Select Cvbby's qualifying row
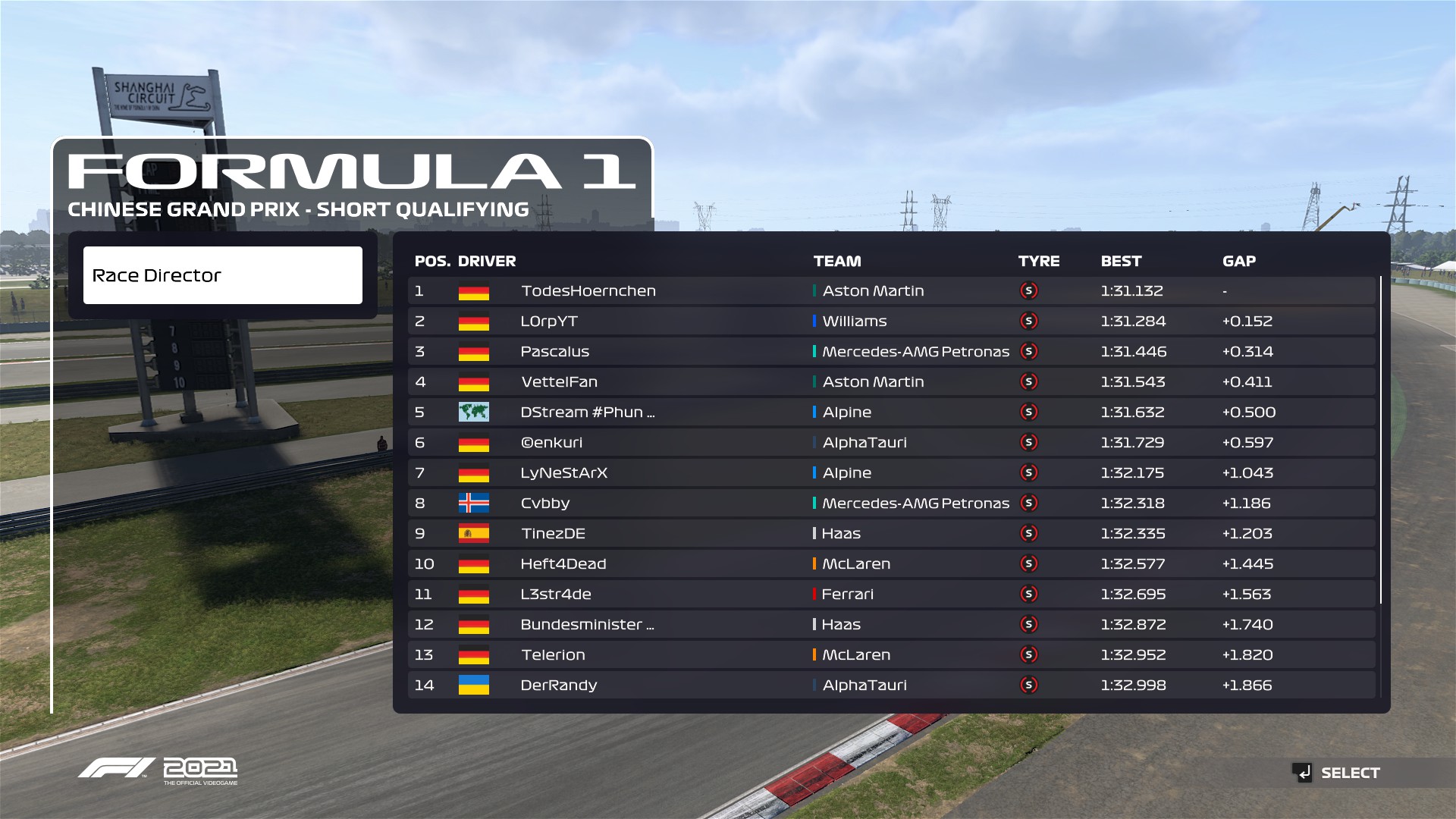Viewport: 1456px width, 819px height. click(544, 504)
